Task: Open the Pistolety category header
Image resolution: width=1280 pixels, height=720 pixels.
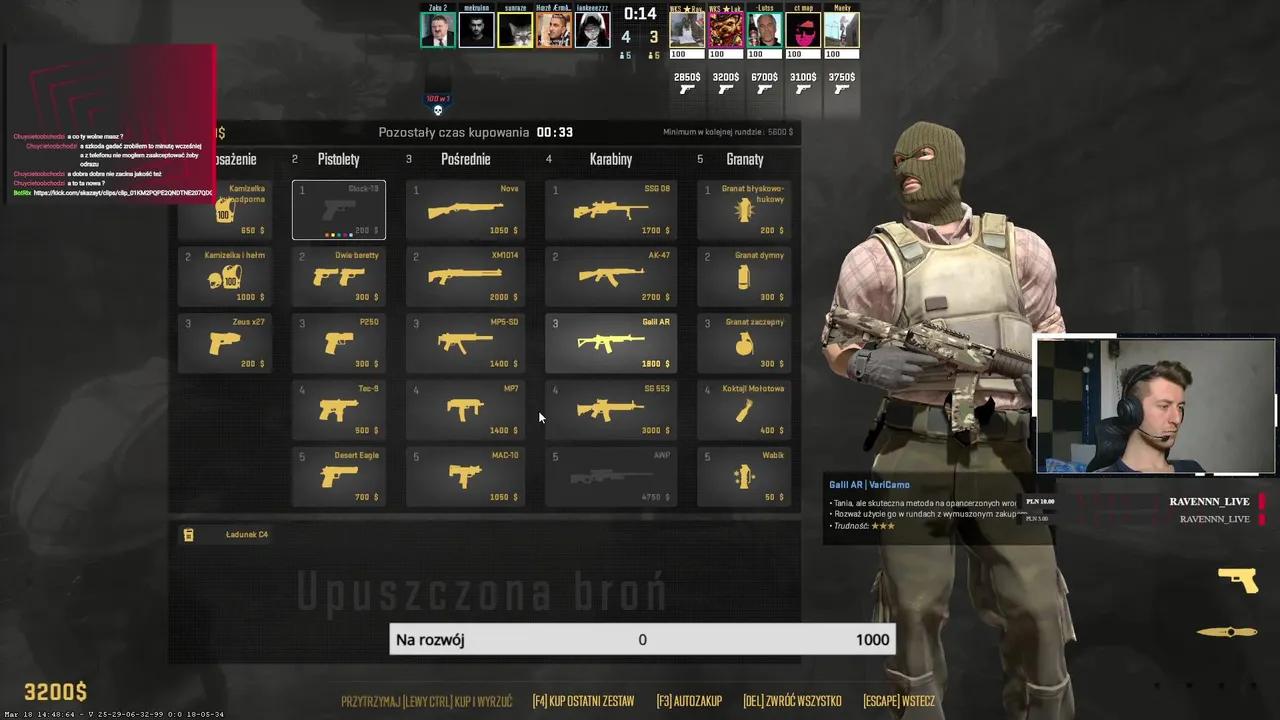Action: [x=338, y=159]
